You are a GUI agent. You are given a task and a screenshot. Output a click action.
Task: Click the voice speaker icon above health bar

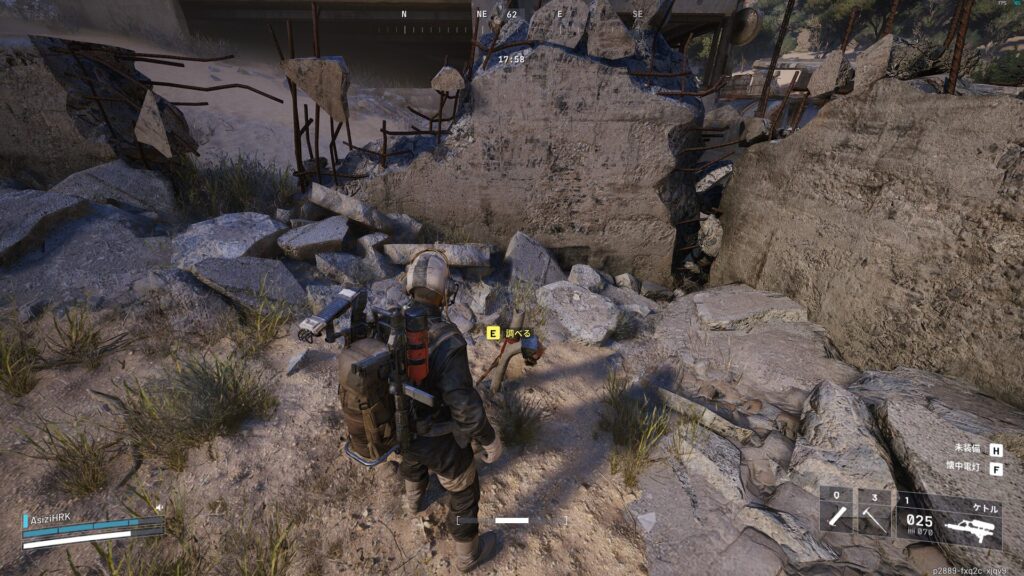pyautogui.click(x=158, y=508)
